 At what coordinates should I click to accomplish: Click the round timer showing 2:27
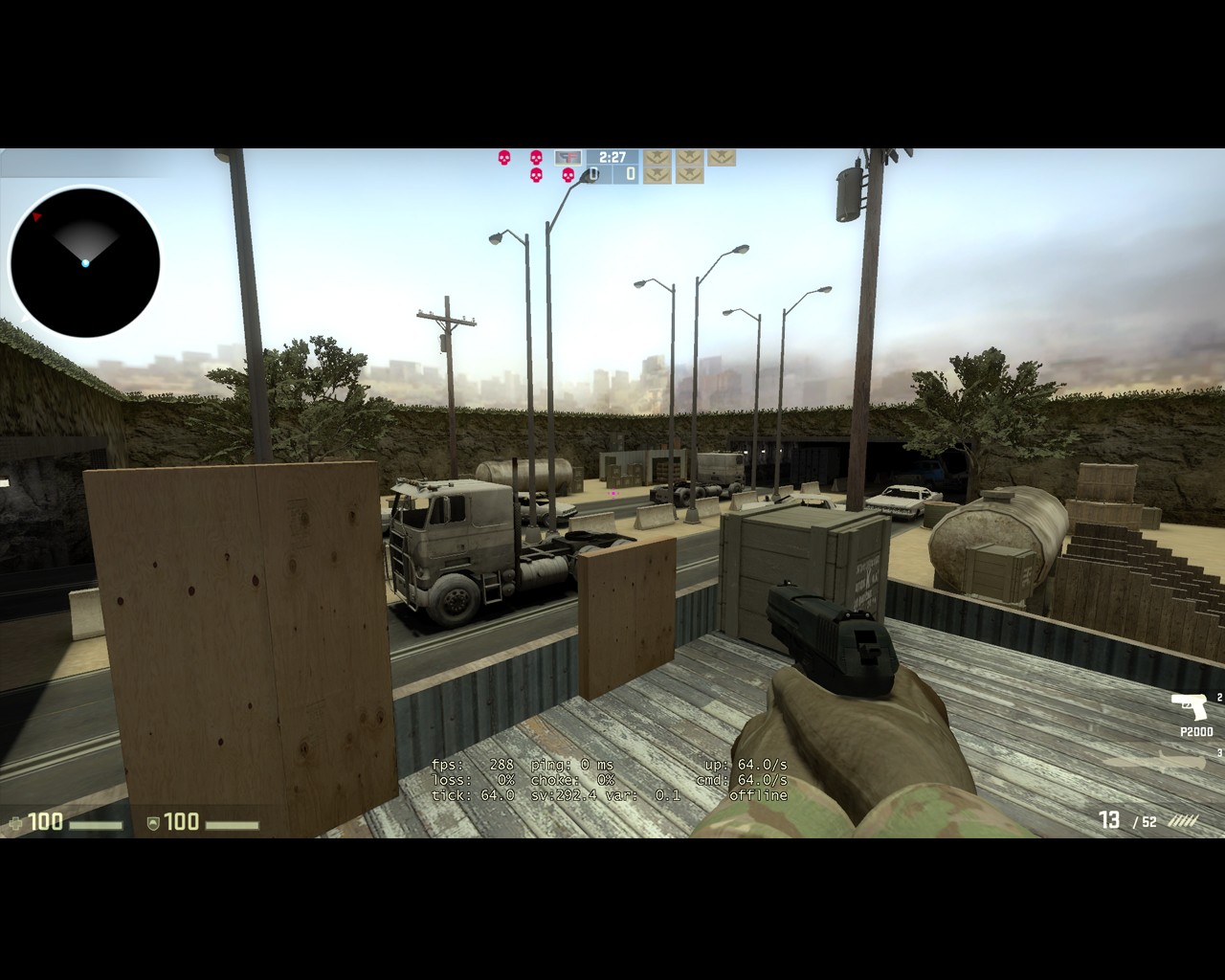click(612, 156)
